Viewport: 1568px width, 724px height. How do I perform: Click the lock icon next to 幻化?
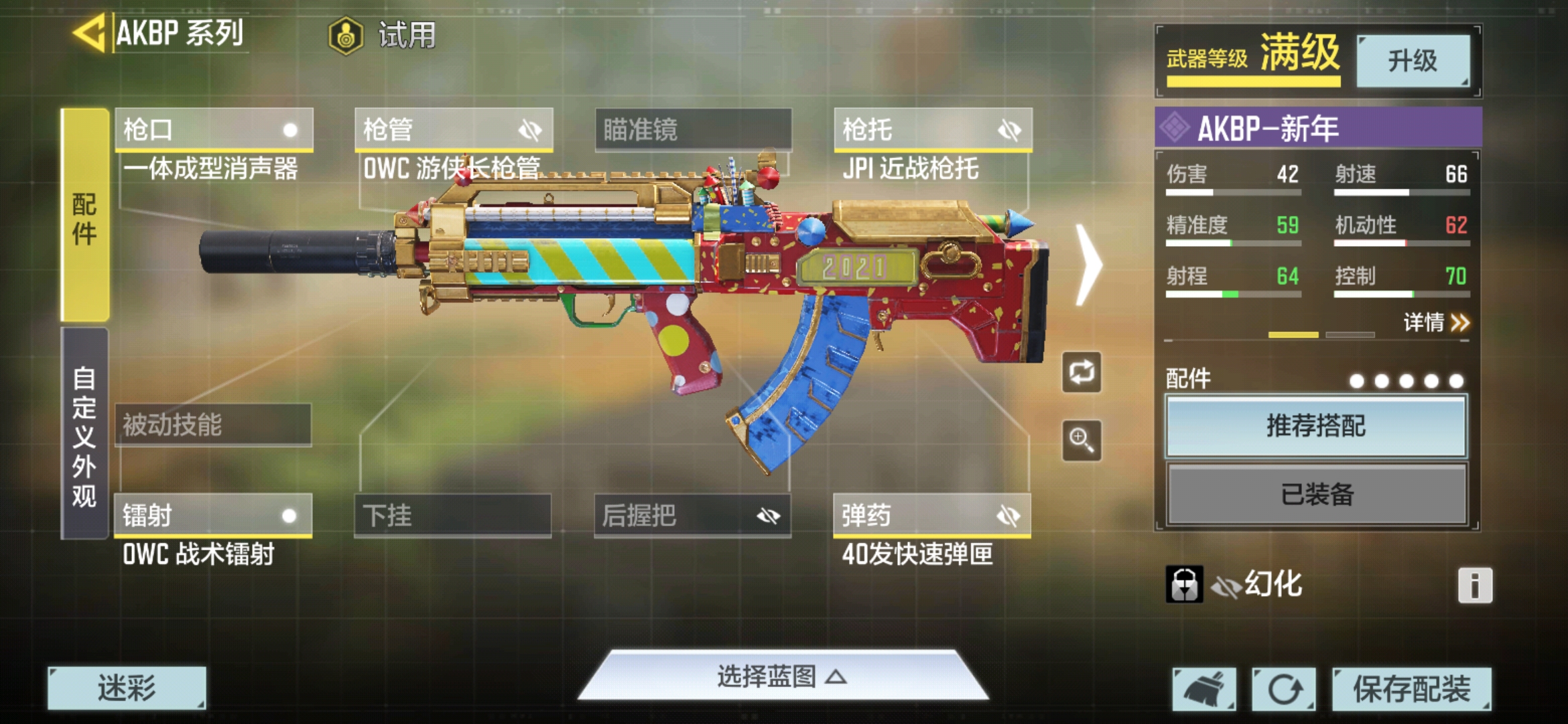click(x=1183, y=584)
